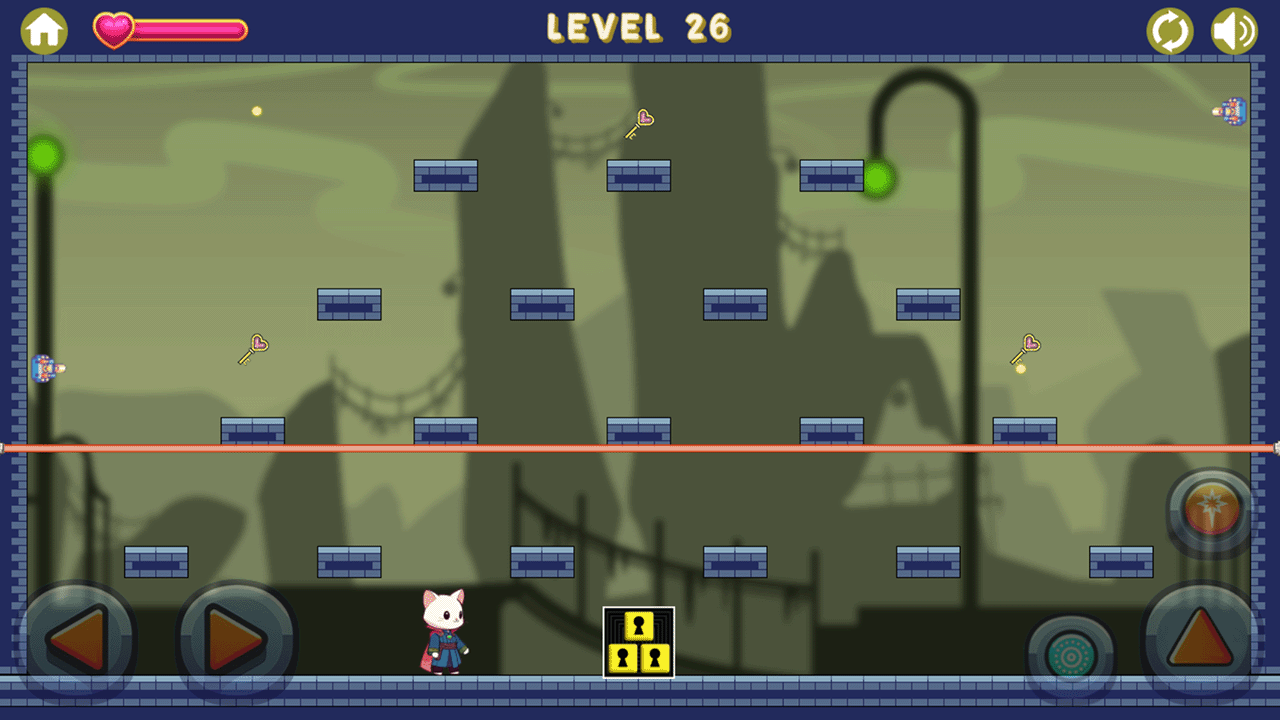The height and width of the screenshot is (720, 1280).
Task: Click the heart icon on the health bar
Action: click(112, 29)
